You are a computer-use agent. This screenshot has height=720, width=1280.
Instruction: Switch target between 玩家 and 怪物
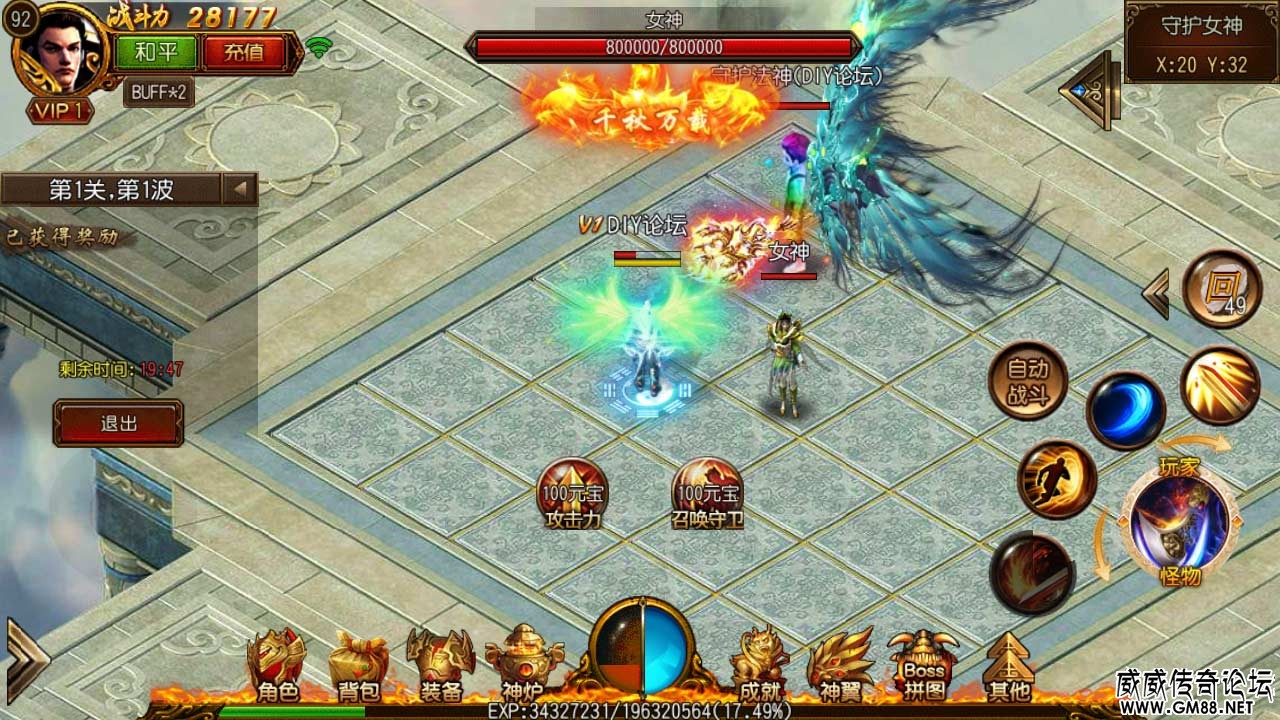coord(1179,520)
